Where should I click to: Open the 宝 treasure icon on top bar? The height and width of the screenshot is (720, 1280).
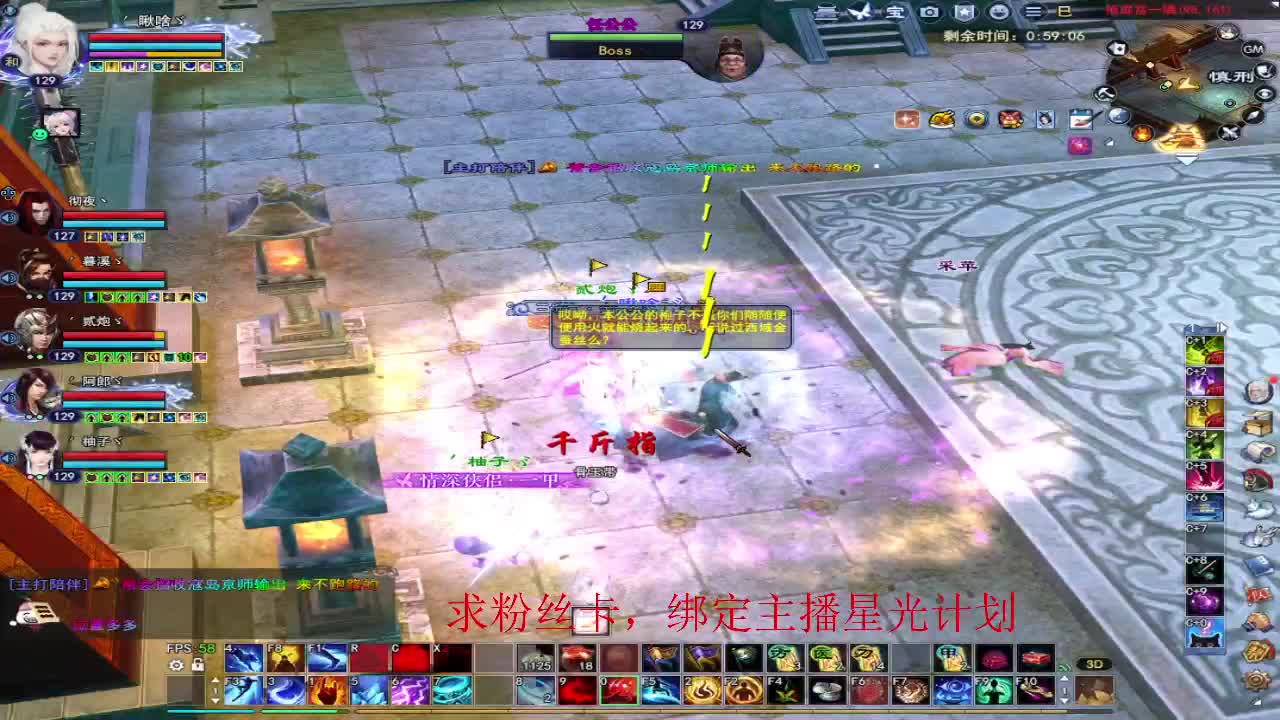[896, 13]
